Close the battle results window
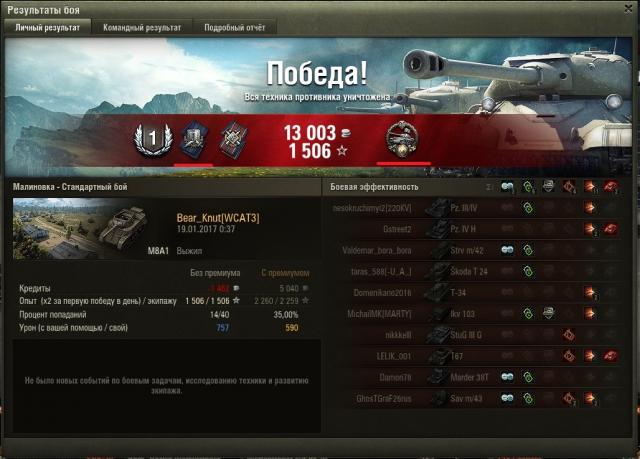This screenshot has height=459, width=640. coord(629,9)
